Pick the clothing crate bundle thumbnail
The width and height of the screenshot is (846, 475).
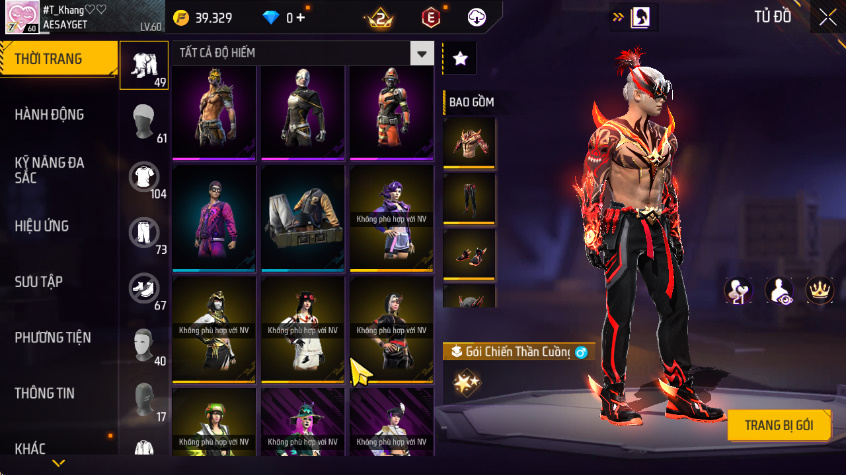tap(303, 217)
